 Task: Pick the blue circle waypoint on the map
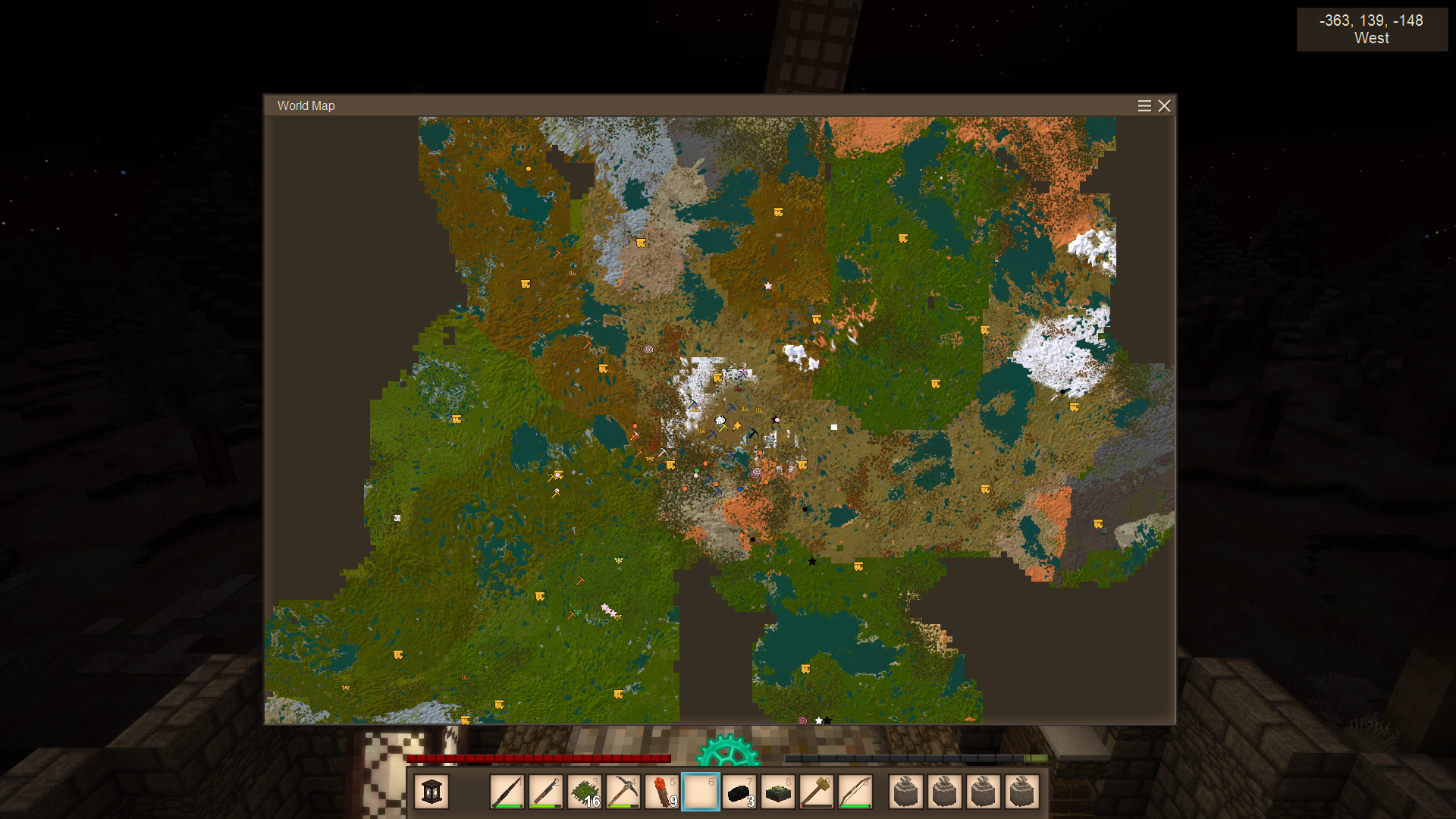[x=739, y=490]
